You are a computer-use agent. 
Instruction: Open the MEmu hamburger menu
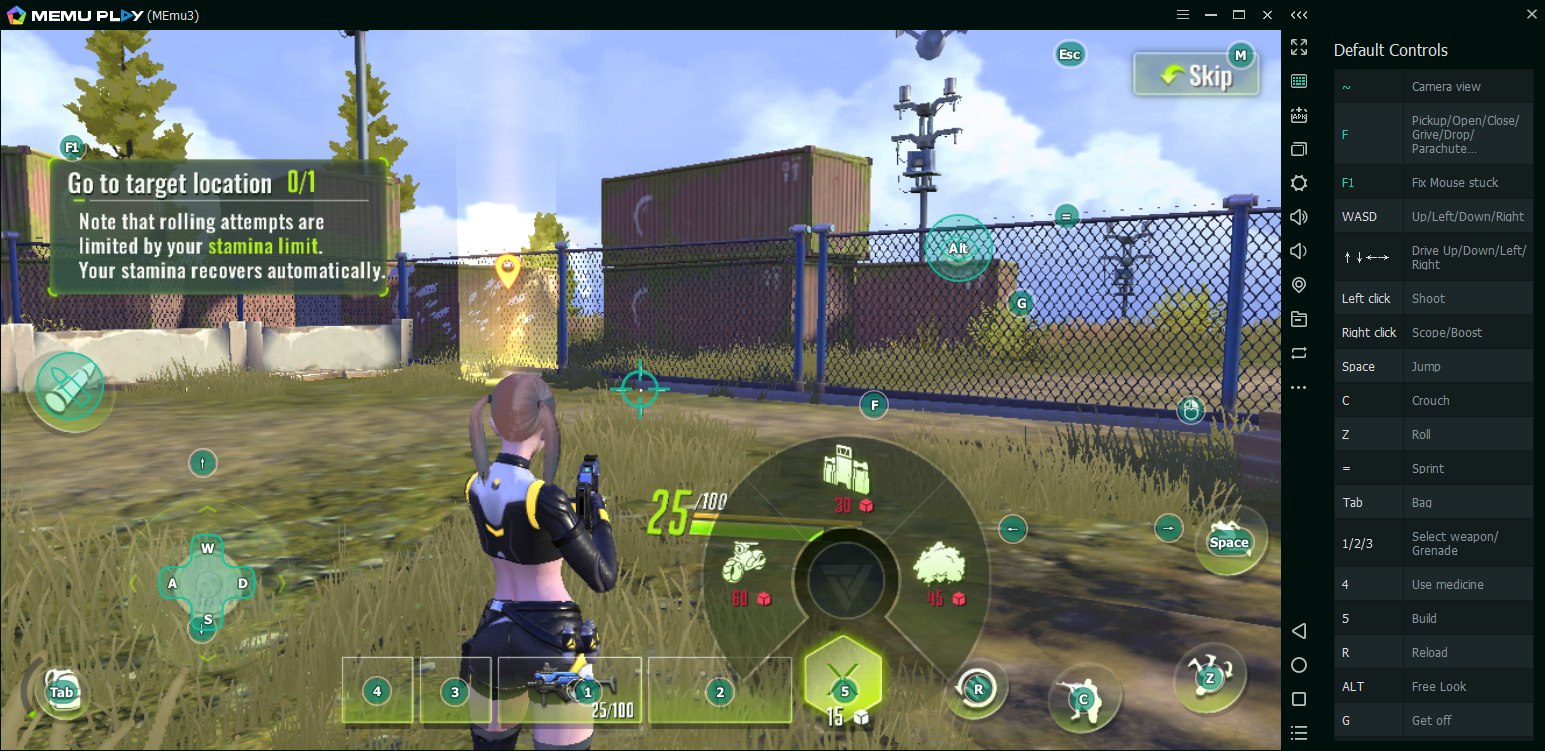point(1182,14)
